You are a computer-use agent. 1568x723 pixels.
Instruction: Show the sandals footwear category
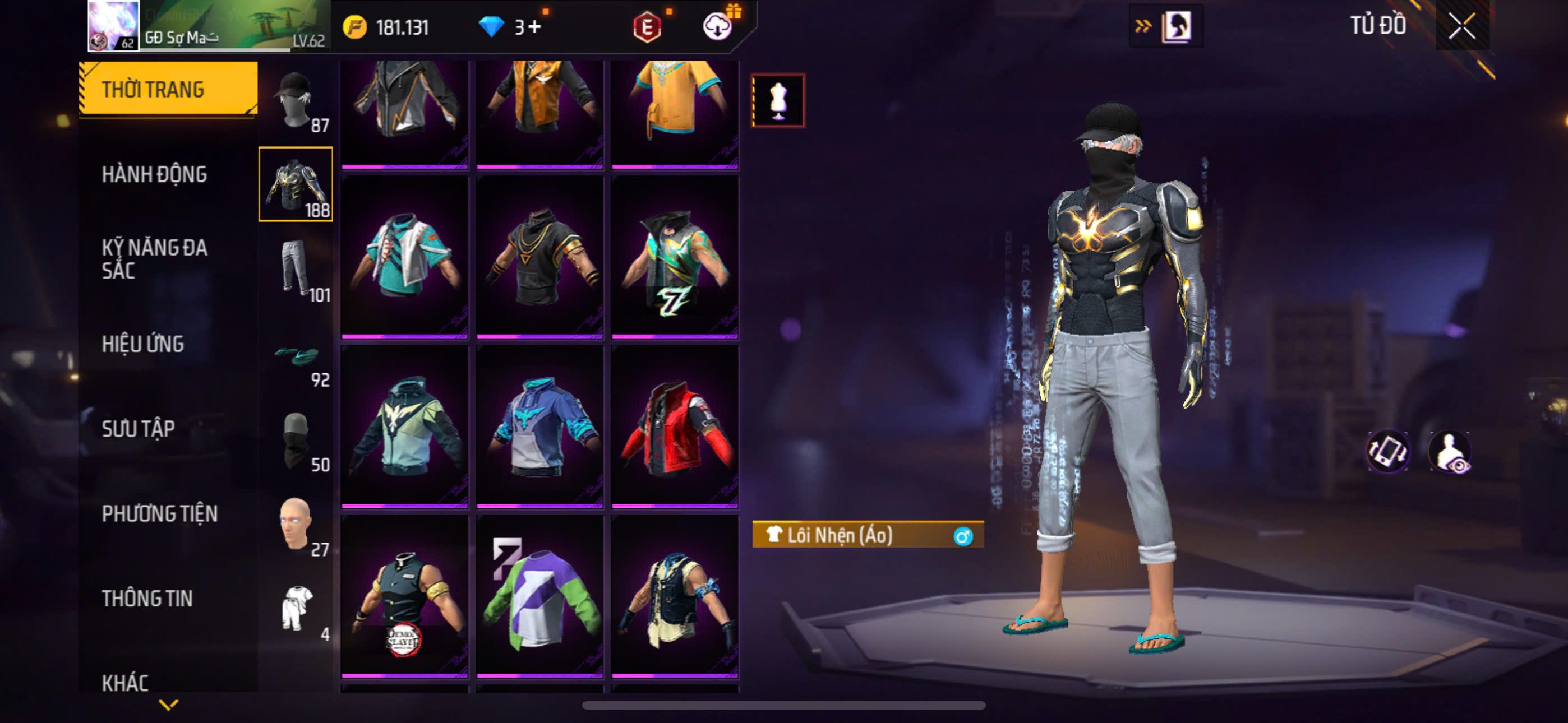pos(296,355)
